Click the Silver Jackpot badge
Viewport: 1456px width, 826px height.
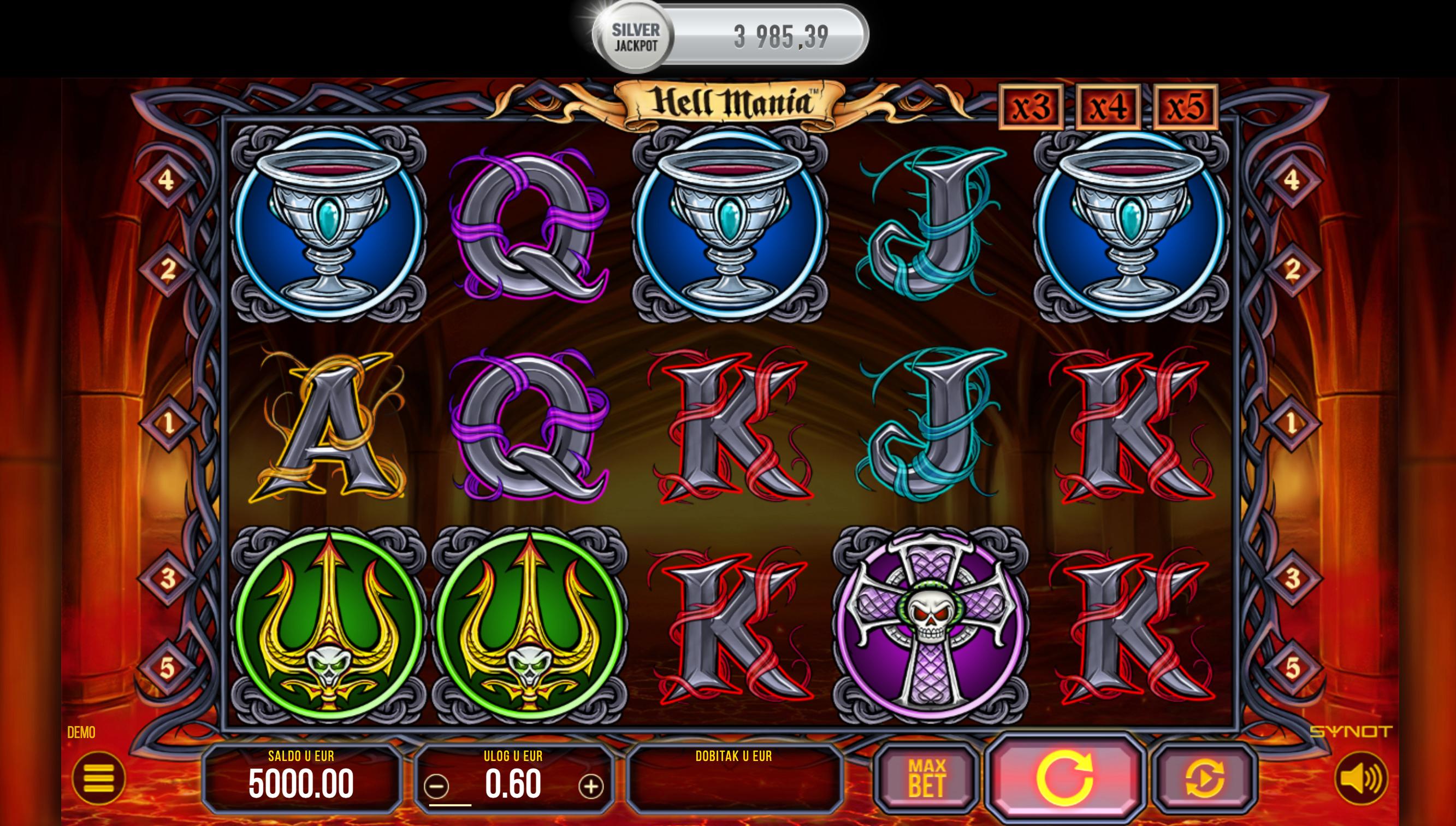[635, 38]
